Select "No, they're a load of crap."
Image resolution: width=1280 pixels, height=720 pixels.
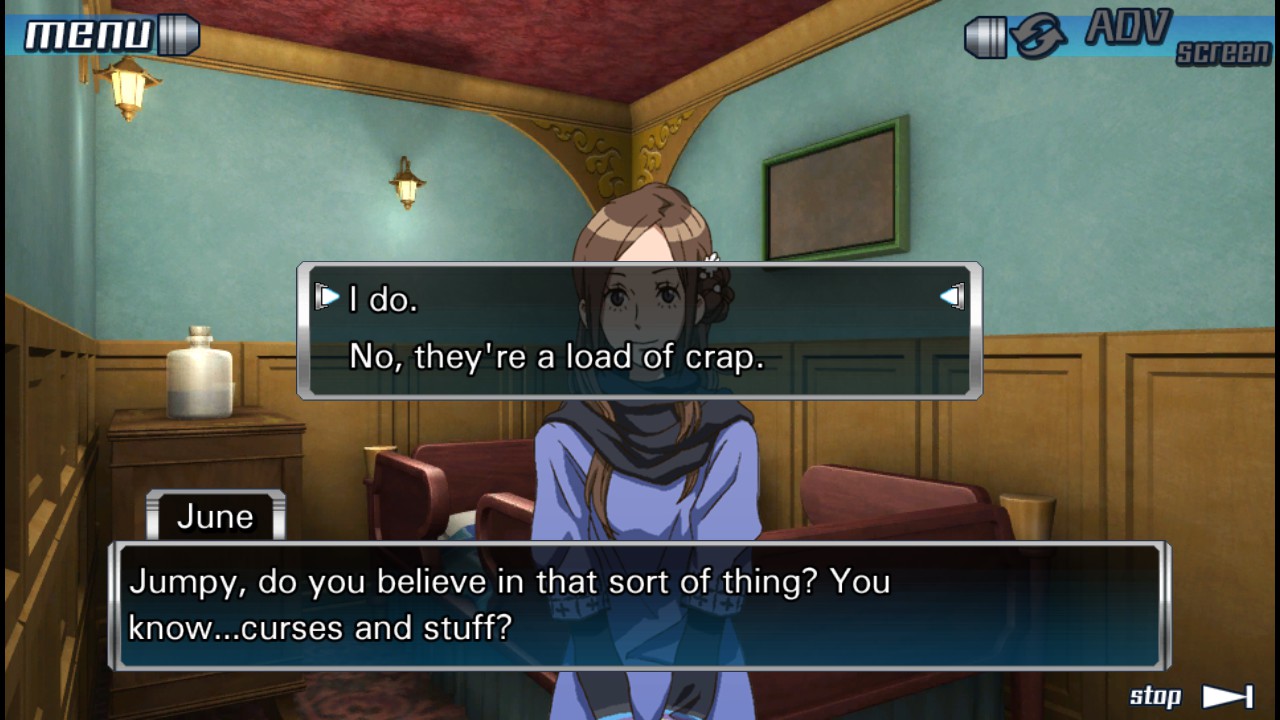pyautogui.click(x=556, y=357)
